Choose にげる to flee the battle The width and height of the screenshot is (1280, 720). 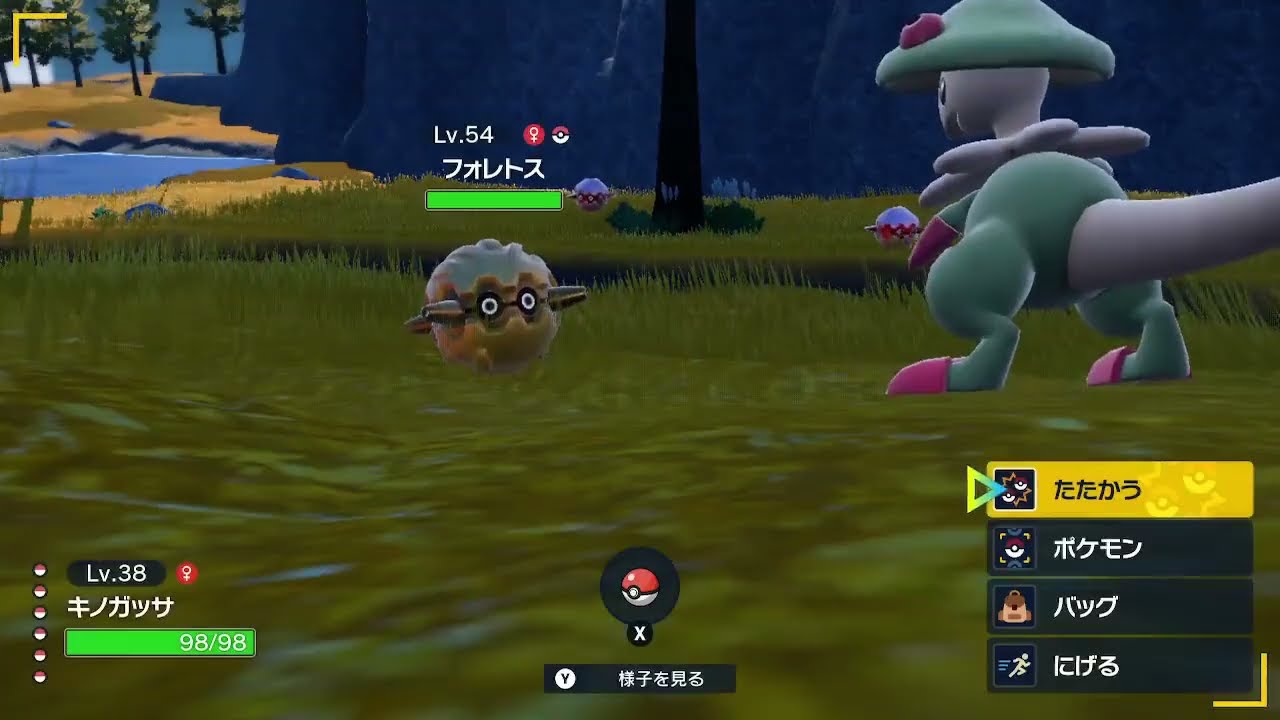click(x=1090, y=665)
